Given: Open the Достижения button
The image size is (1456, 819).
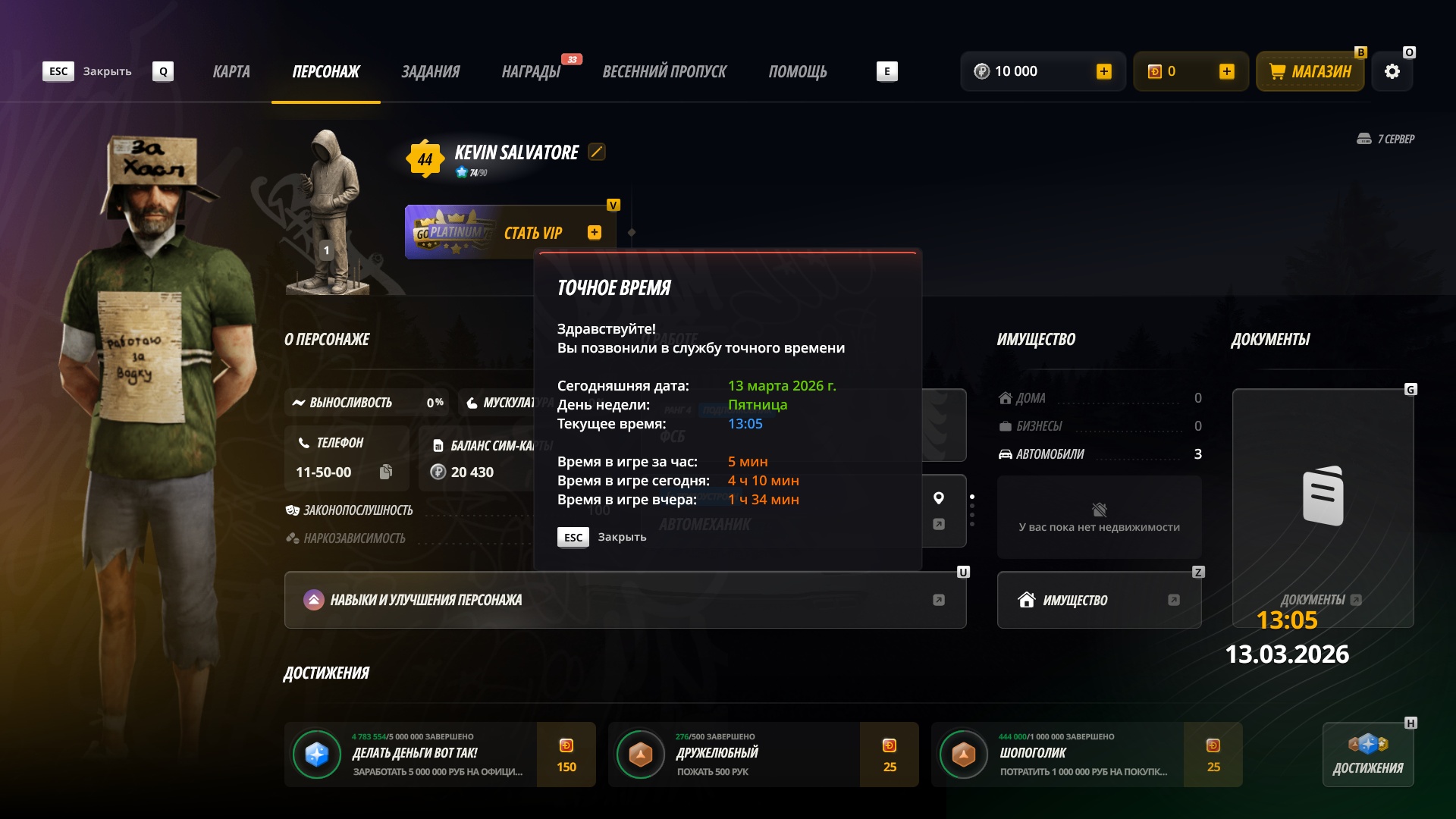Looking at the screenshot, I should point(1368,755).
